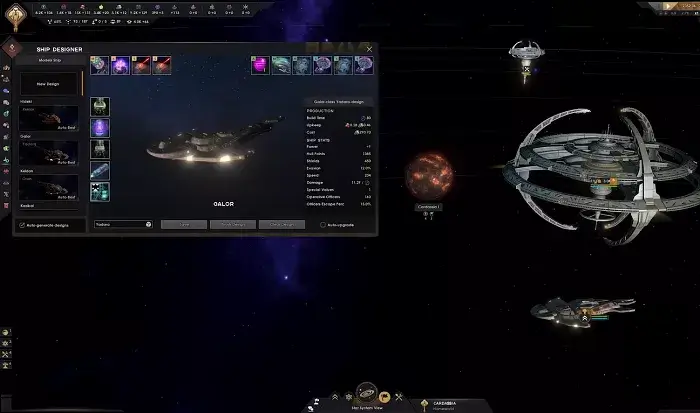
Task: Close the Ship Designer window
Action: tap(369, 48)
